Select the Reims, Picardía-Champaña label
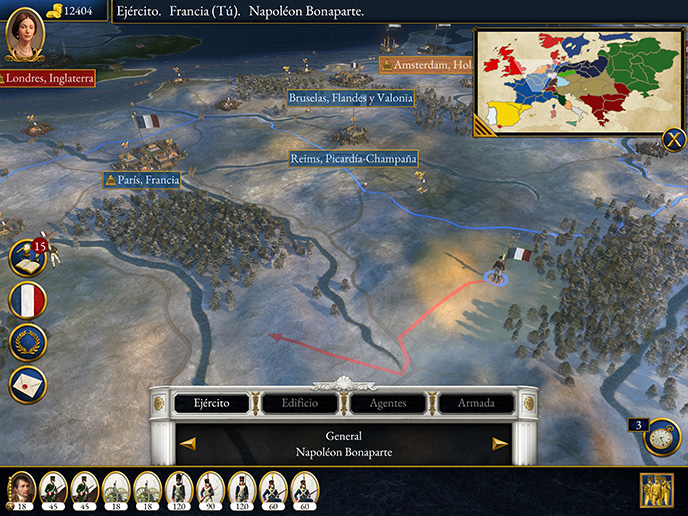This screenshot has width=688, height=516. (x=352, y=159)
